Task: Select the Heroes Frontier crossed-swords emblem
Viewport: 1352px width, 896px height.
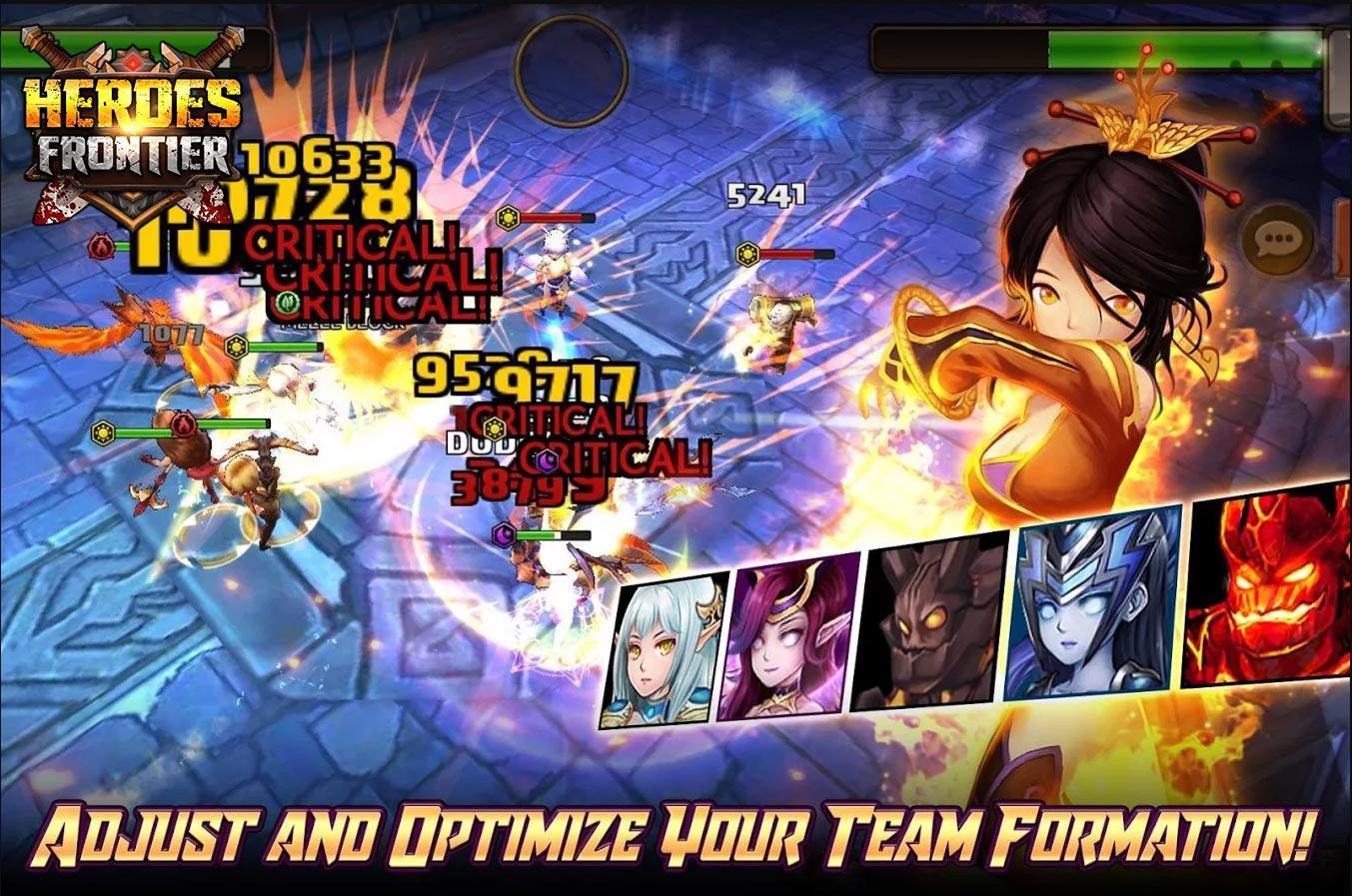Action: click(128, 57)
